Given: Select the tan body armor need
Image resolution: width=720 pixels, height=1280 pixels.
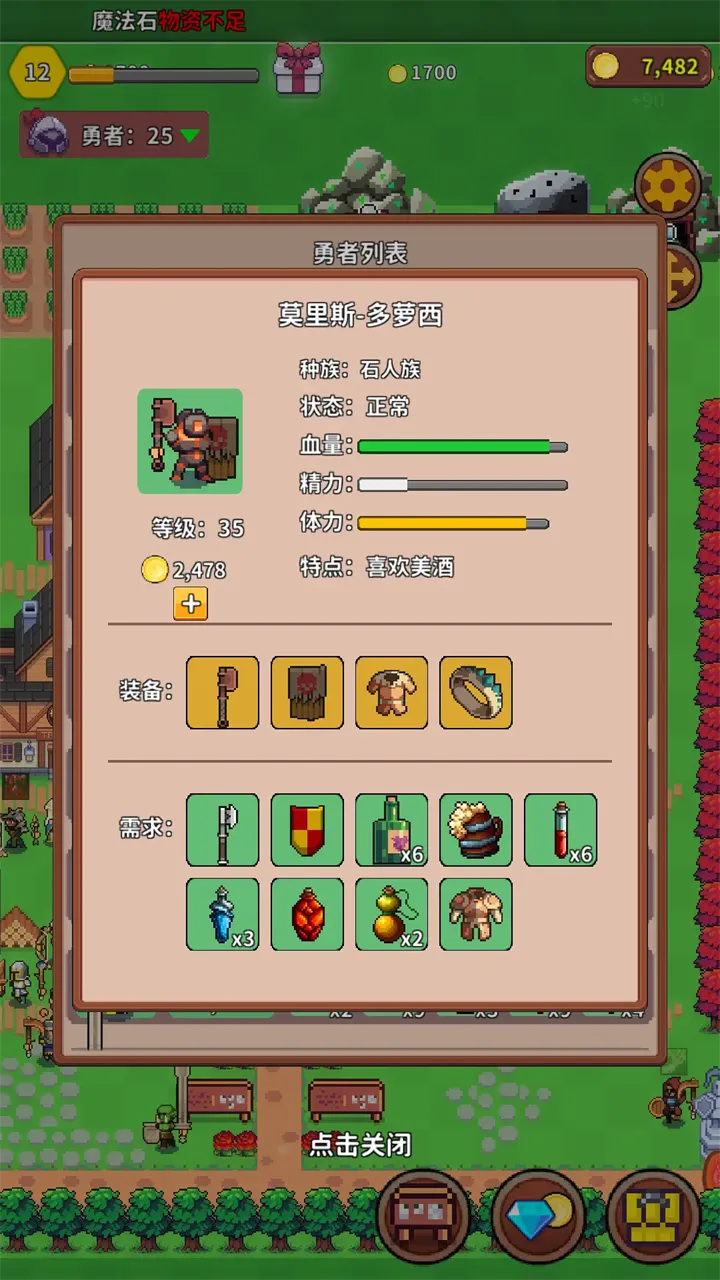Looking at the screenshot, I should click(476, 914).
